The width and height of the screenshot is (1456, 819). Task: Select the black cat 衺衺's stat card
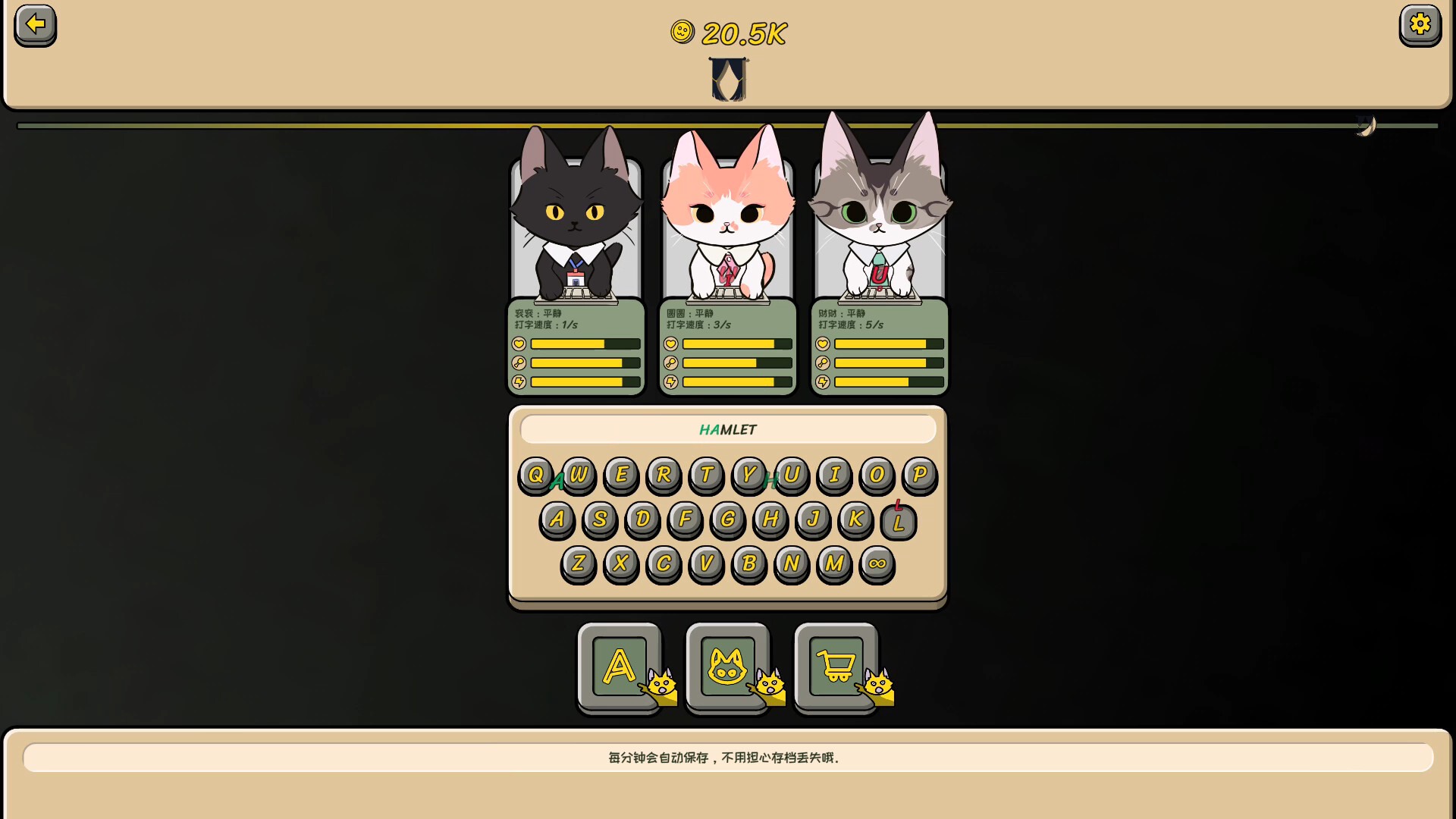[x=576, y=347]
